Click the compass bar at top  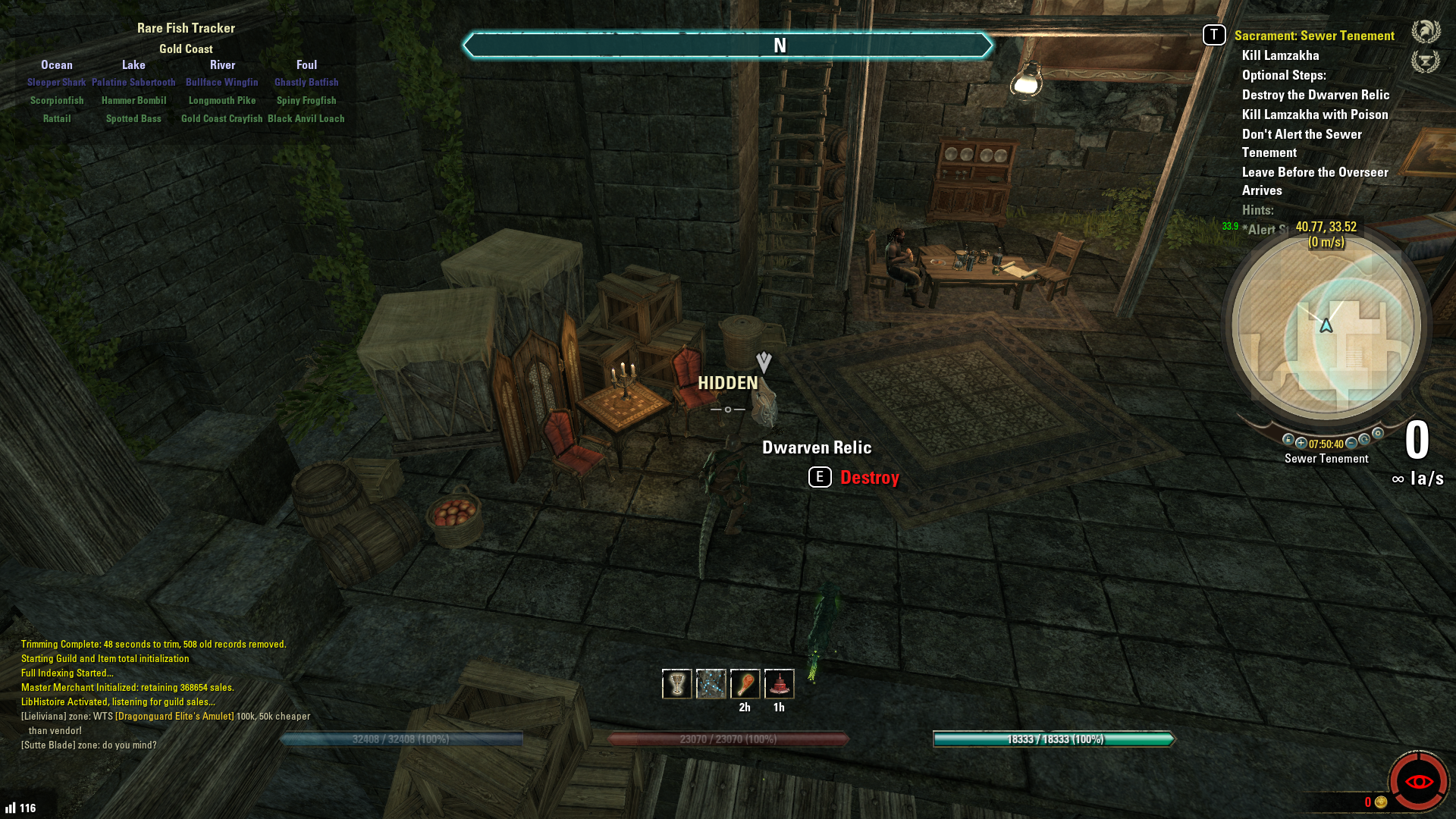coord(727,45)
